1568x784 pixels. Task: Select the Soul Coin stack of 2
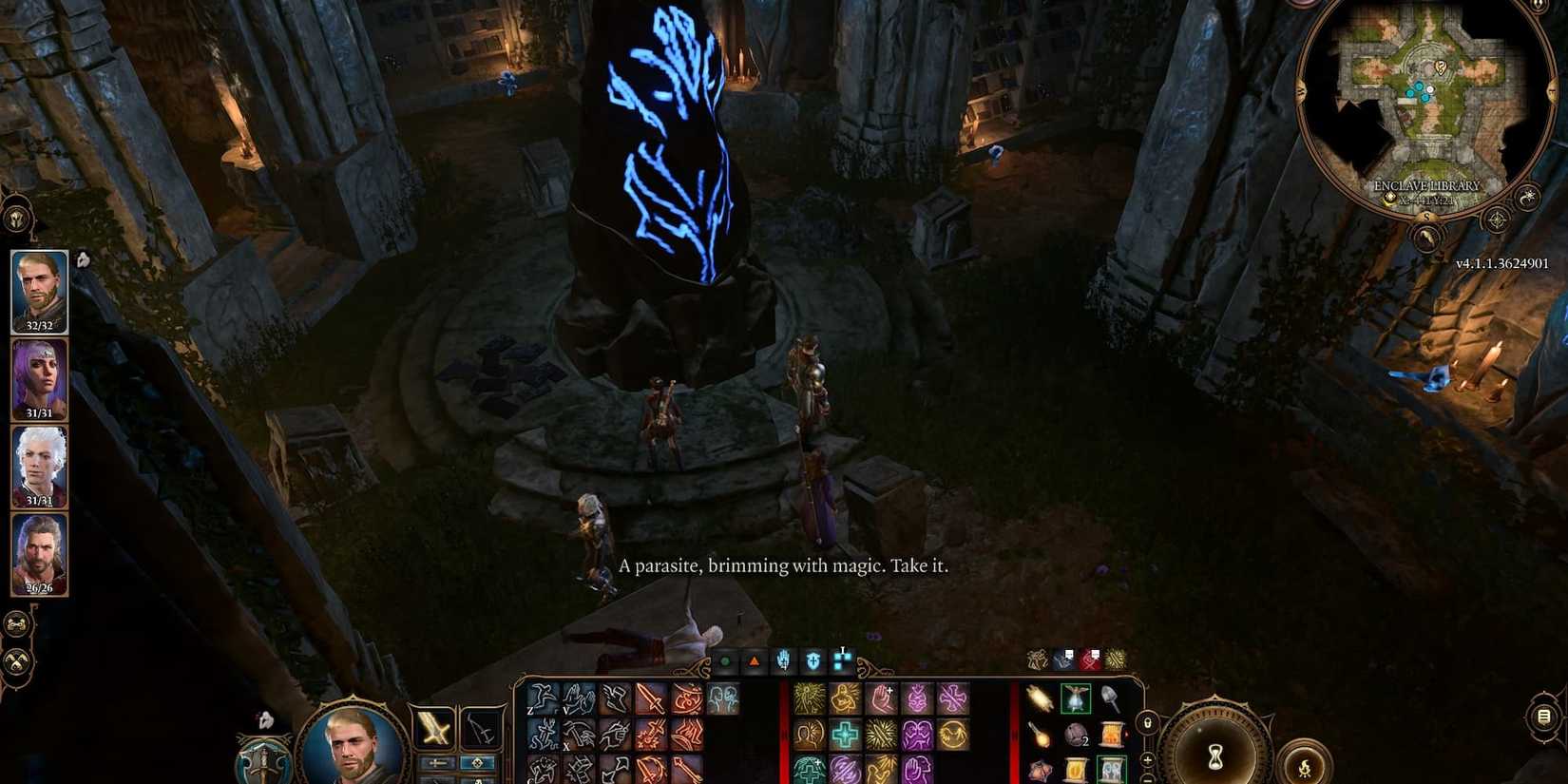click(x=1076, y=735)
